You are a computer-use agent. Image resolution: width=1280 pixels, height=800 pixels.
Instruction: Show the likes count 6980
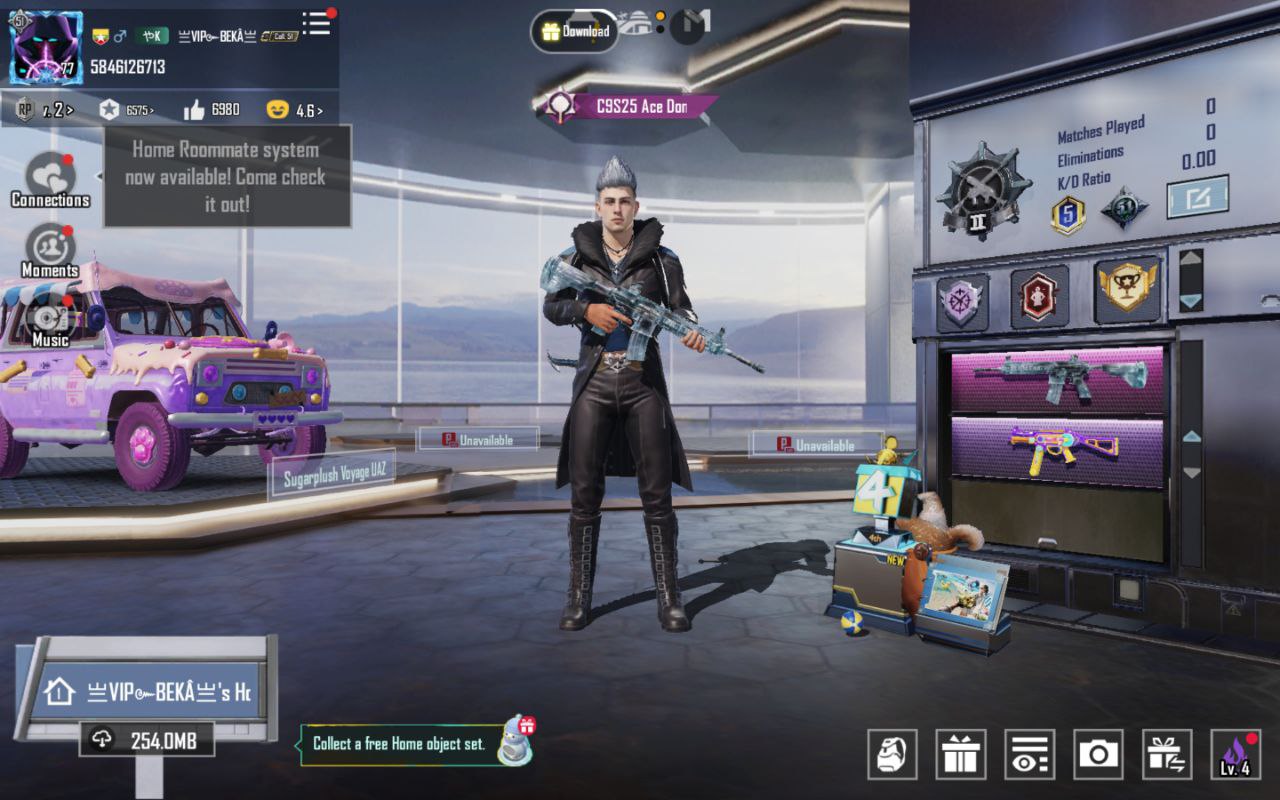point(213,109)
